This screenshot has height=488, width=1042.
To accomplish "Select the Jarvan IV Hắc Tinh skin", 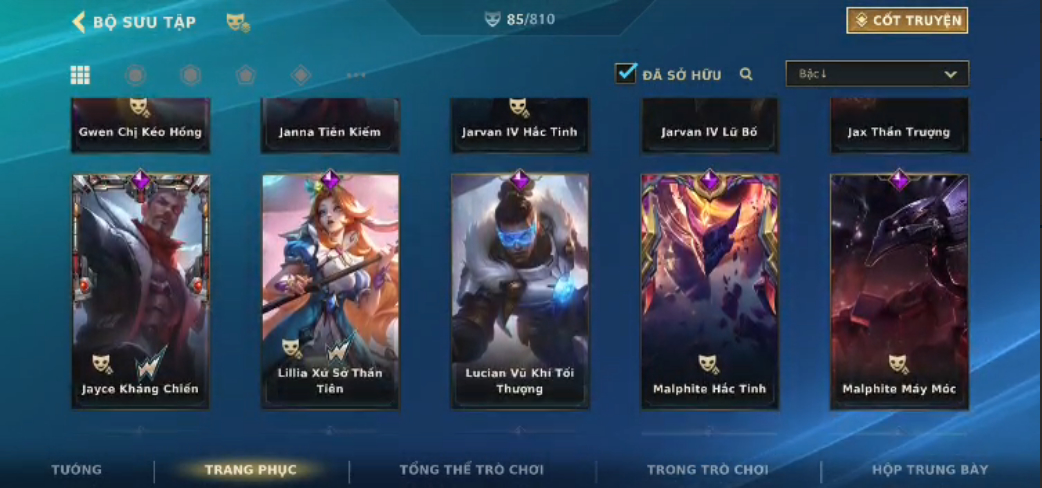I will click(519, 125).
